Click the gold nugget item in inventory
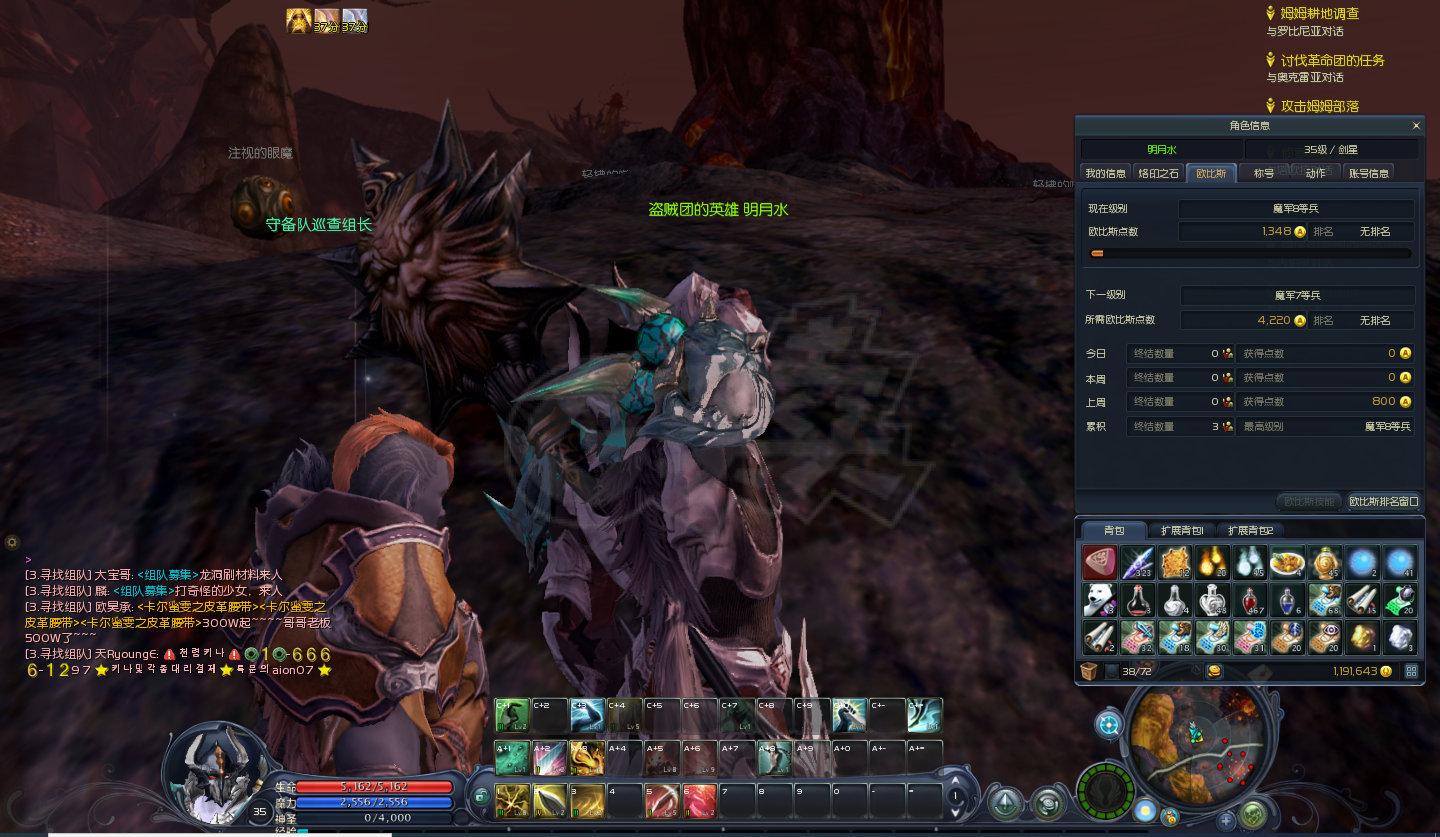Image resolution: width=1440 pixels, height=837 pixels. point(1361,637)
